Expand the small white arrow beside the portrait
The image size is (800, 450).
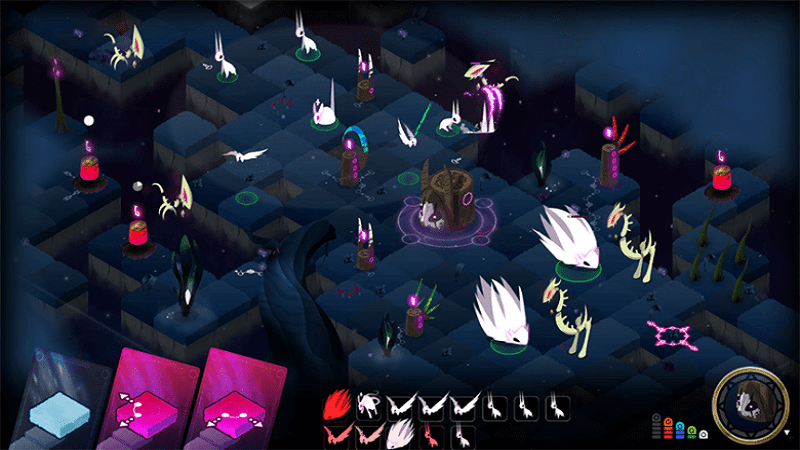tap(787, 432)
